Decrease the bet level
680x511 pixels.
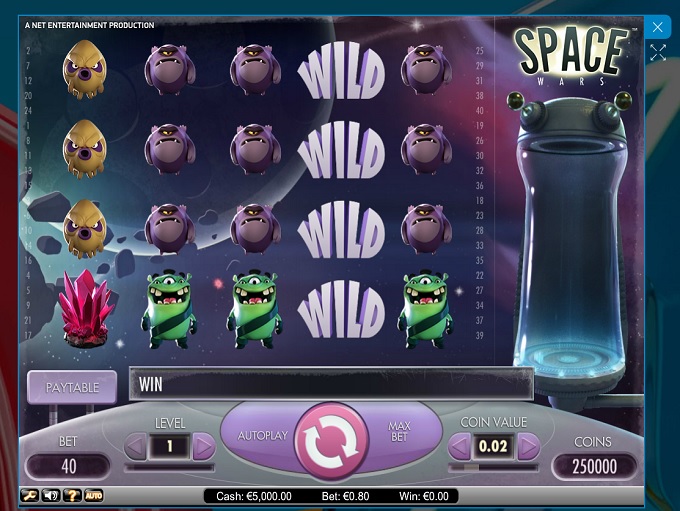tap(135, 446)
